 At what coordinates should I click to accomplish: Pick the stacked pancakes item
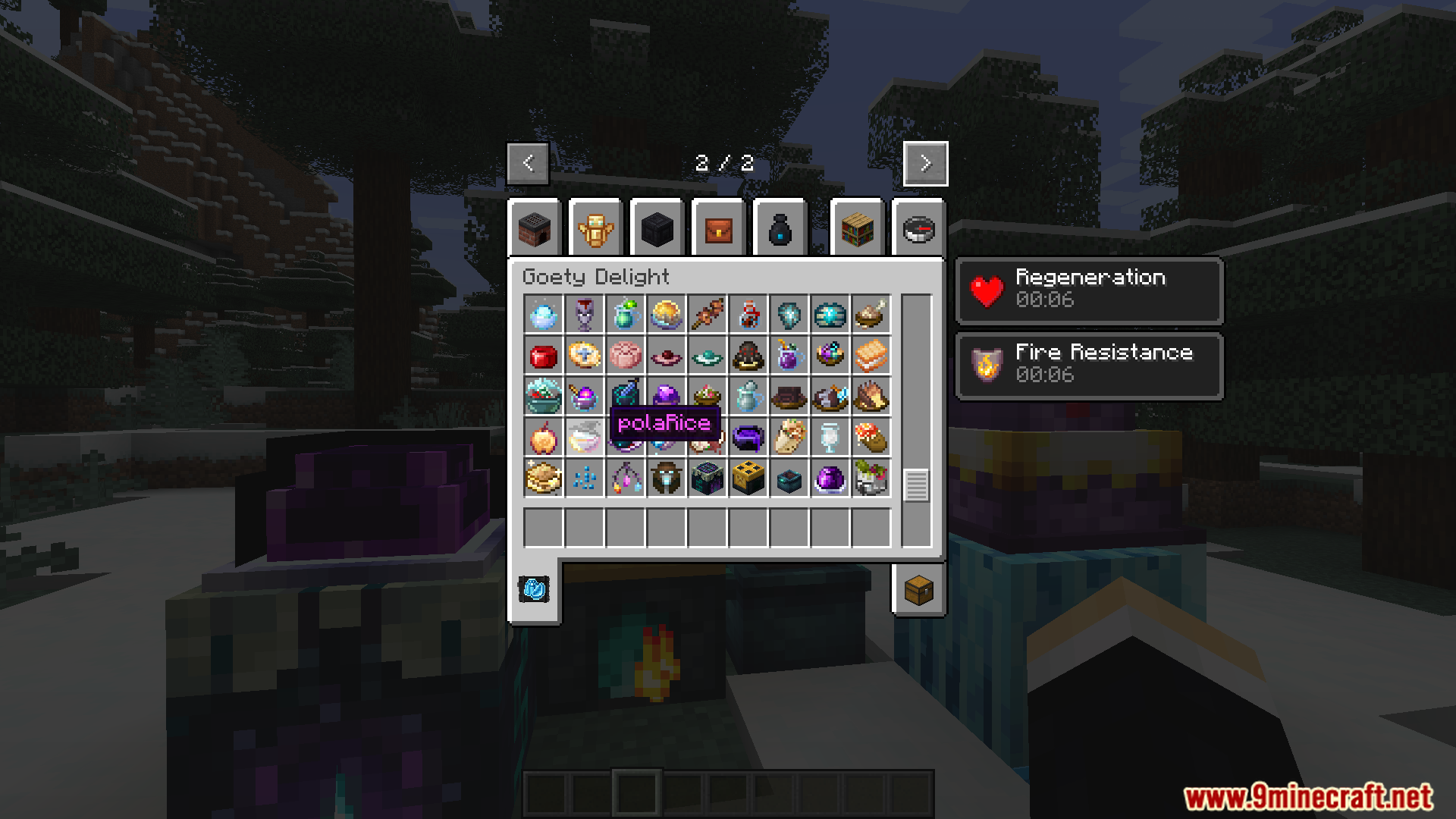(x=544, y=479)
